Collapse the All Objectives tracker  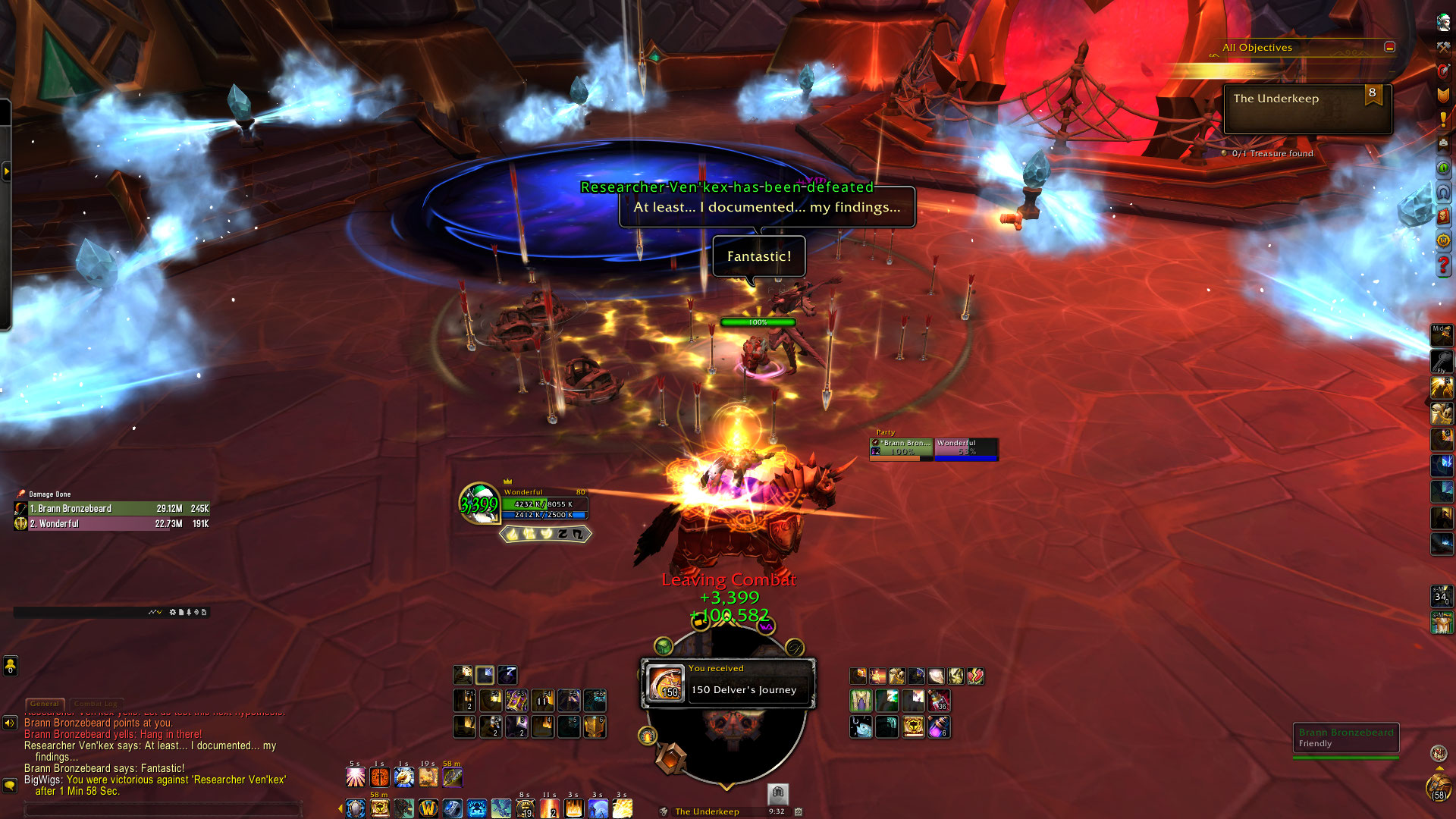tap(1389, 47)
